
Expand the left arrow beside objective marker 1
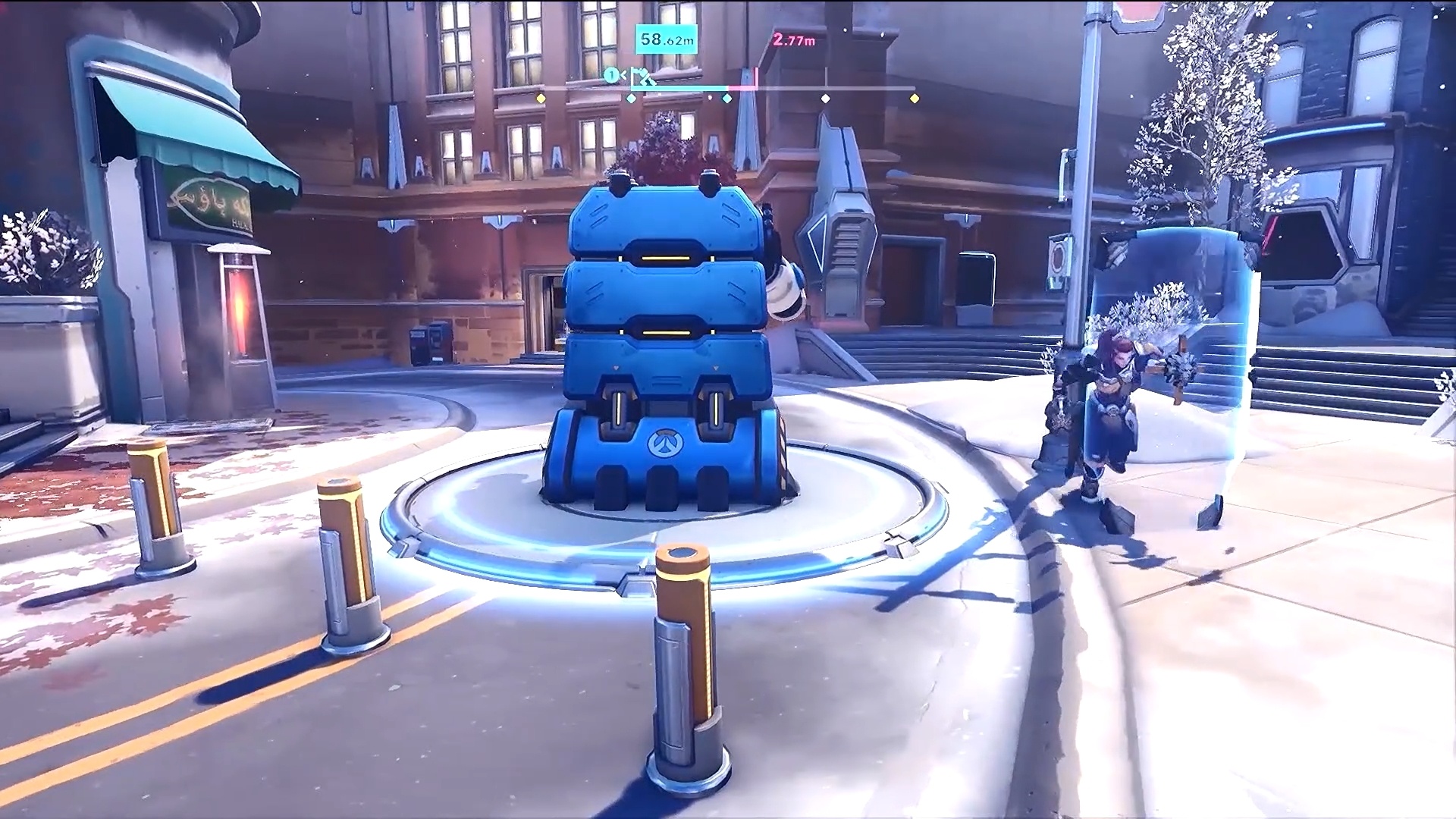click(x=624, y=75)
